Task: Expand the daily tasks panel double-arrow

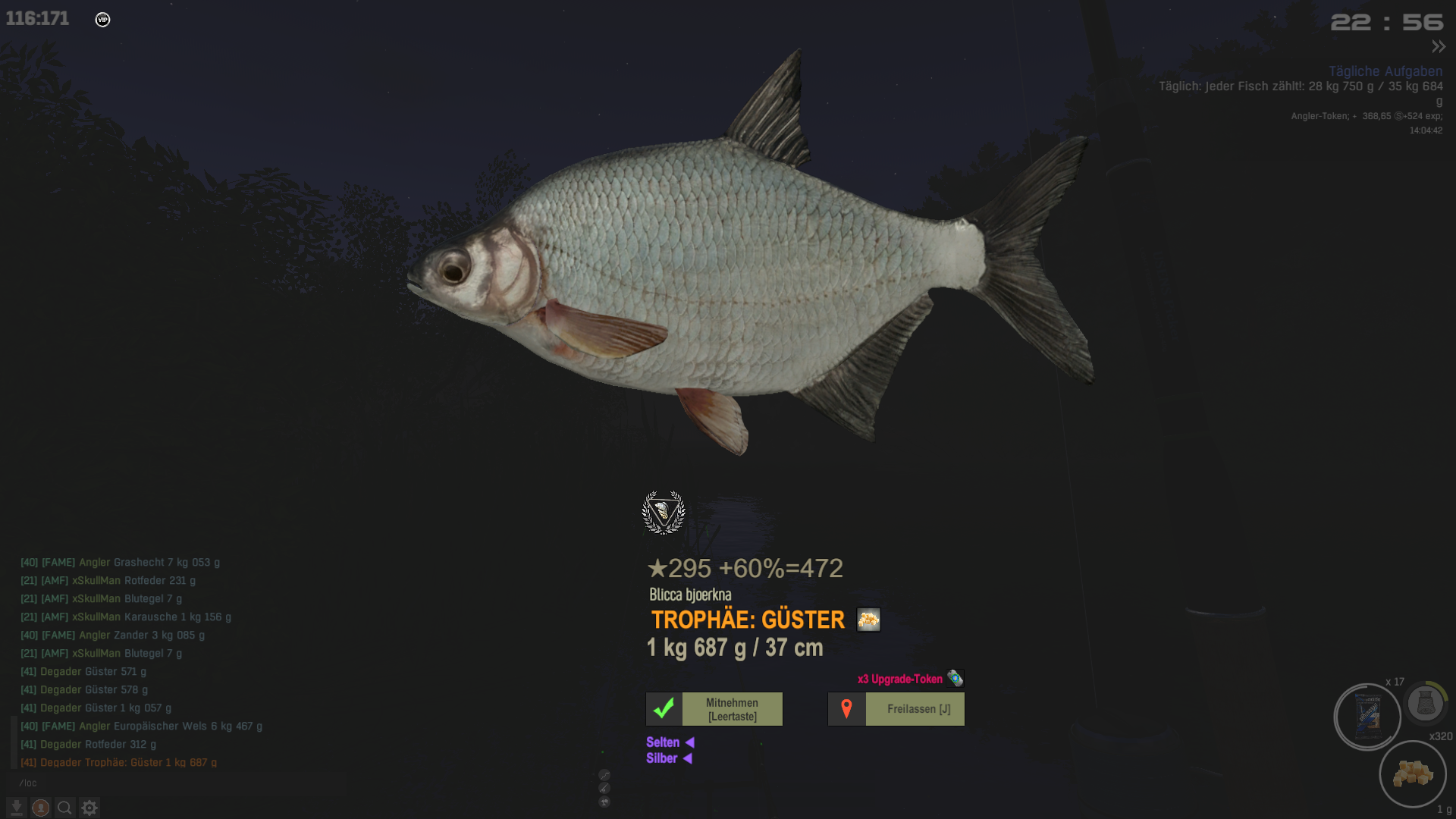Action: [x=1439, y=47]
